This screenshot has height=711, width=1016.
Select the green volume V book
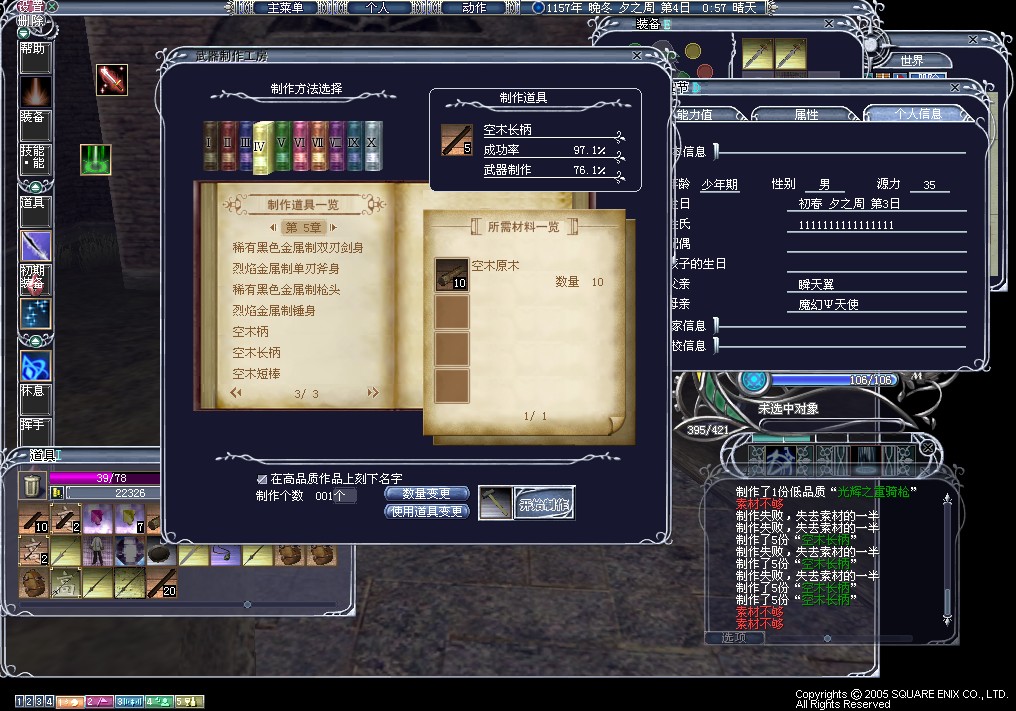coord(282,146)
